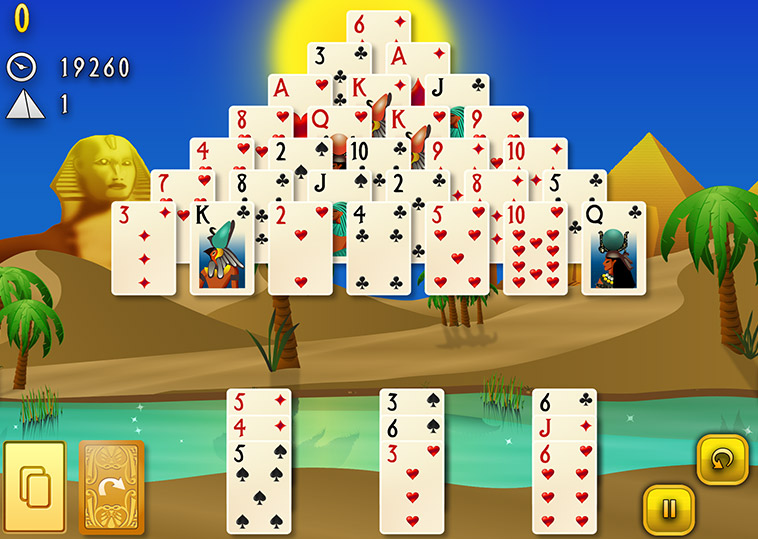This screenshot has width=758, height=539.
Task: Select the 3 of diamonds card
Action: (x=143, y=248)
